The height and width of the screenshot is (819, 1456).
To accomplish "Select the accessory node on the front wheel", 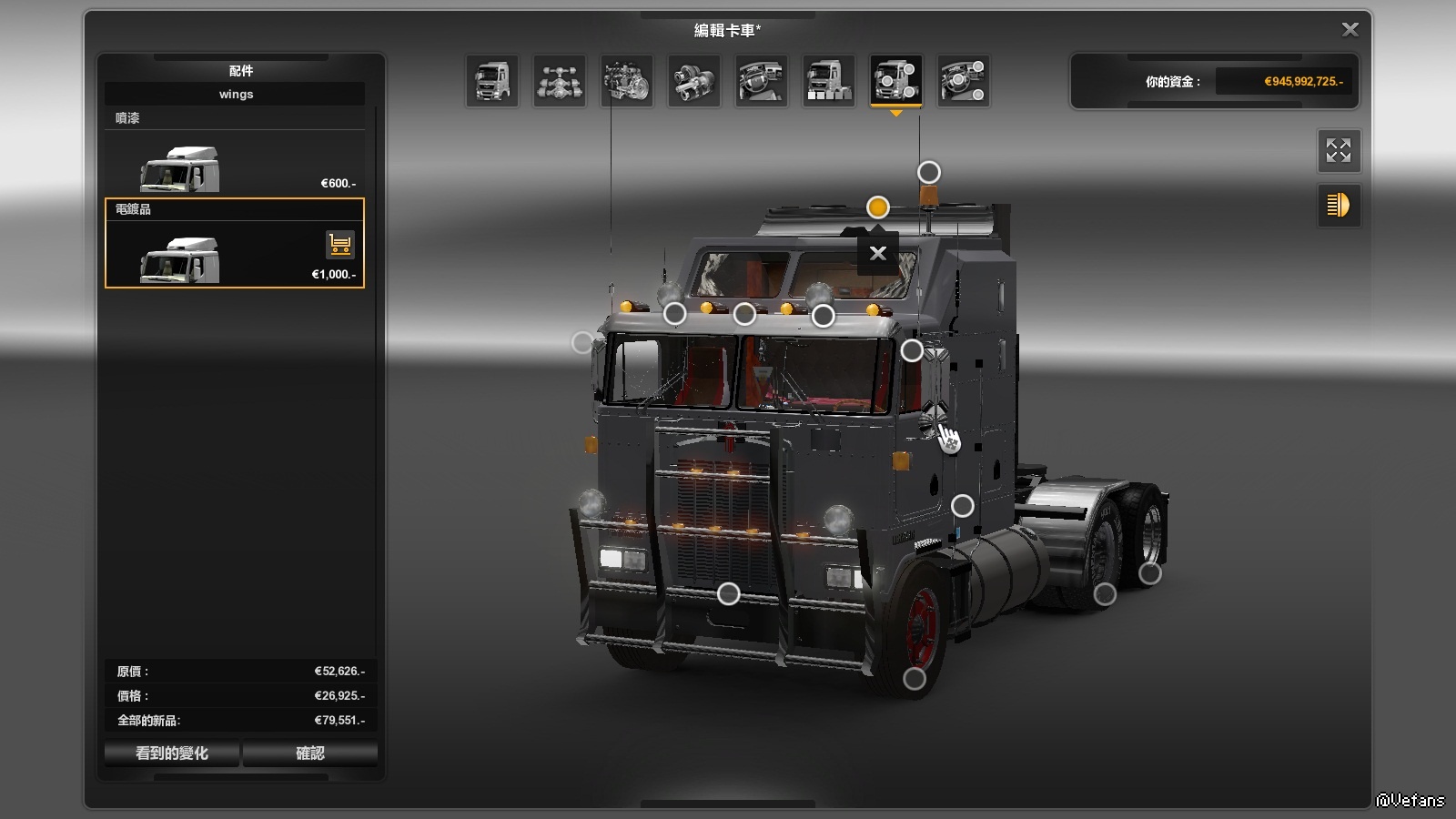I will click(x=915, y=678).
